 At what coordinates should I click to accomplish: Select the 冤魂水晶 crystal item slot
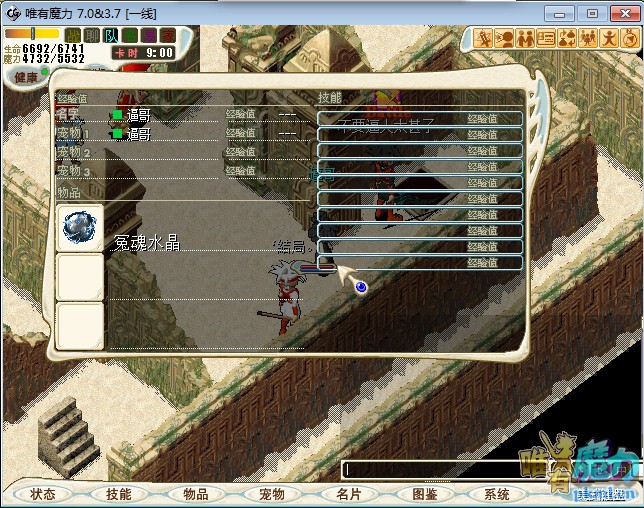click(80, 229)
